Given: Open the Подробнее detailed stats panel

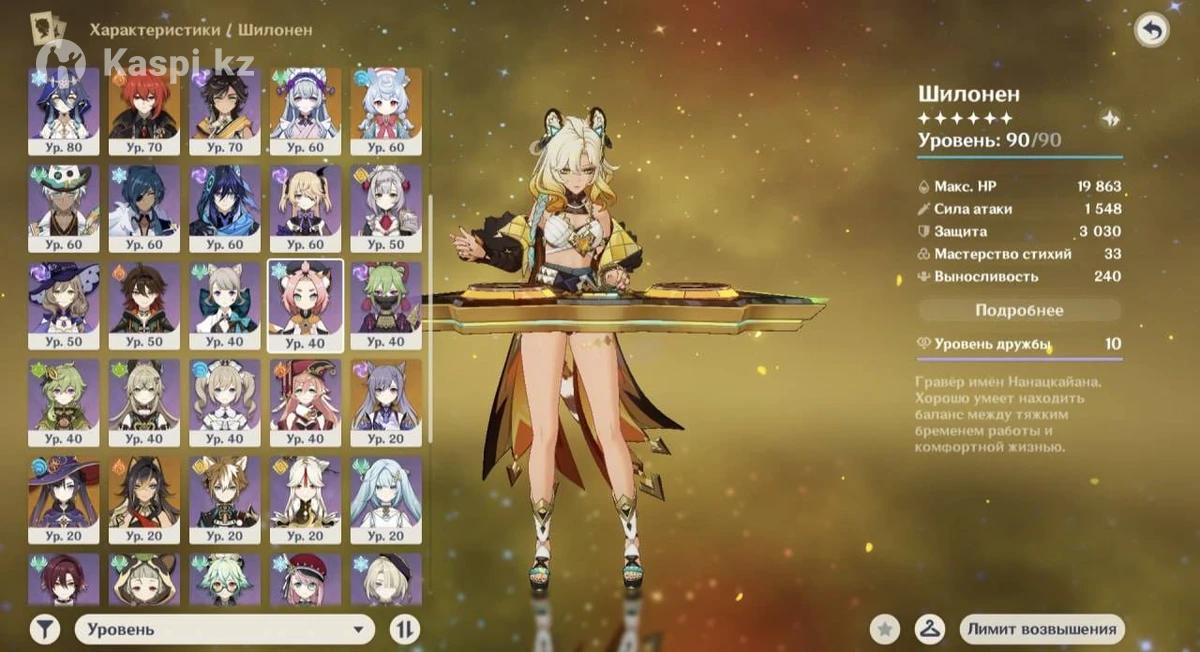Looking at the screenshot, I should (x=1019, y=310).
